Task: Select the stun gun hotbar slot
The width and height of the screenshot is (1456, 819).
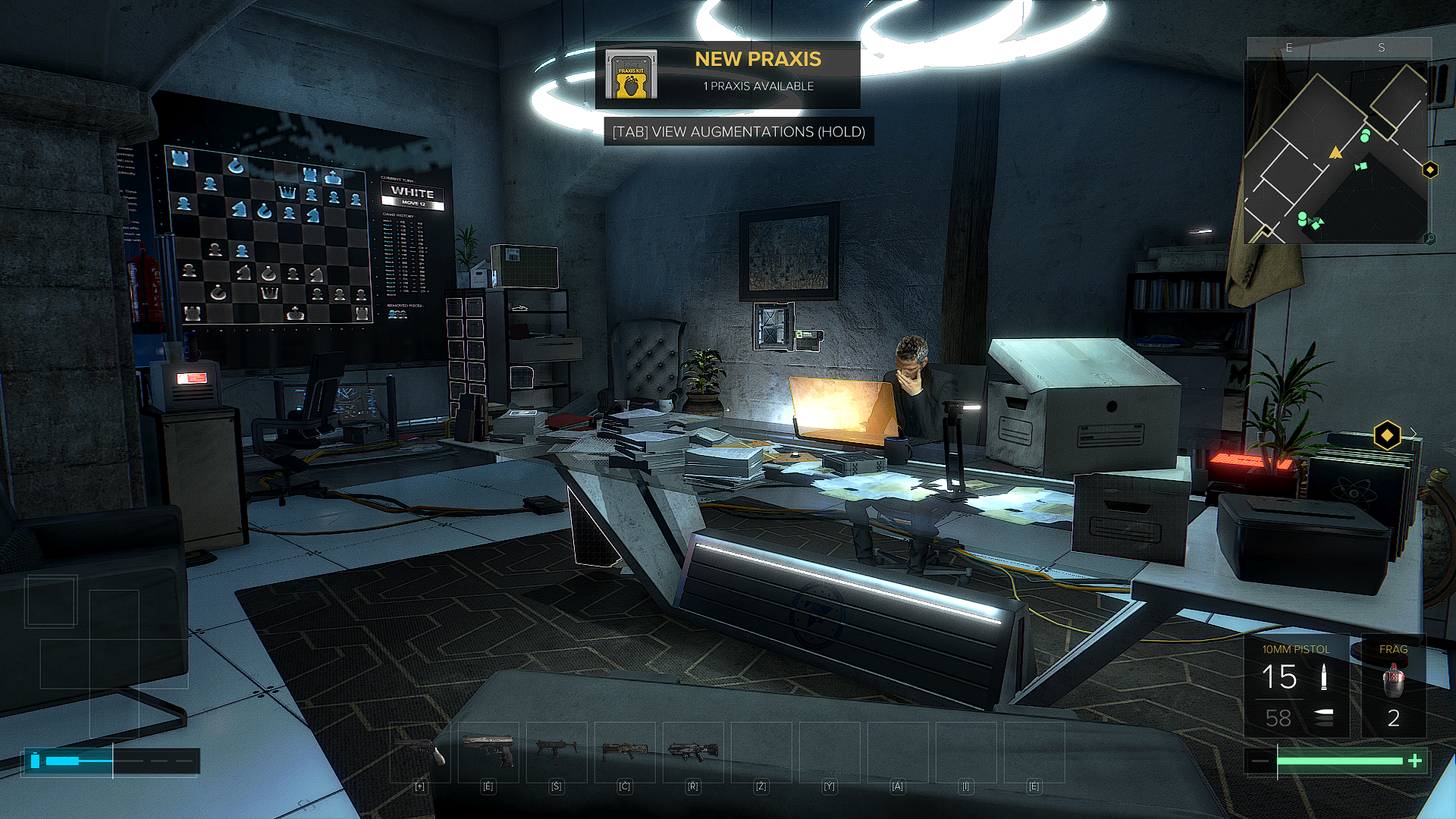Action: pyautogui.click(x=419, y=752)
